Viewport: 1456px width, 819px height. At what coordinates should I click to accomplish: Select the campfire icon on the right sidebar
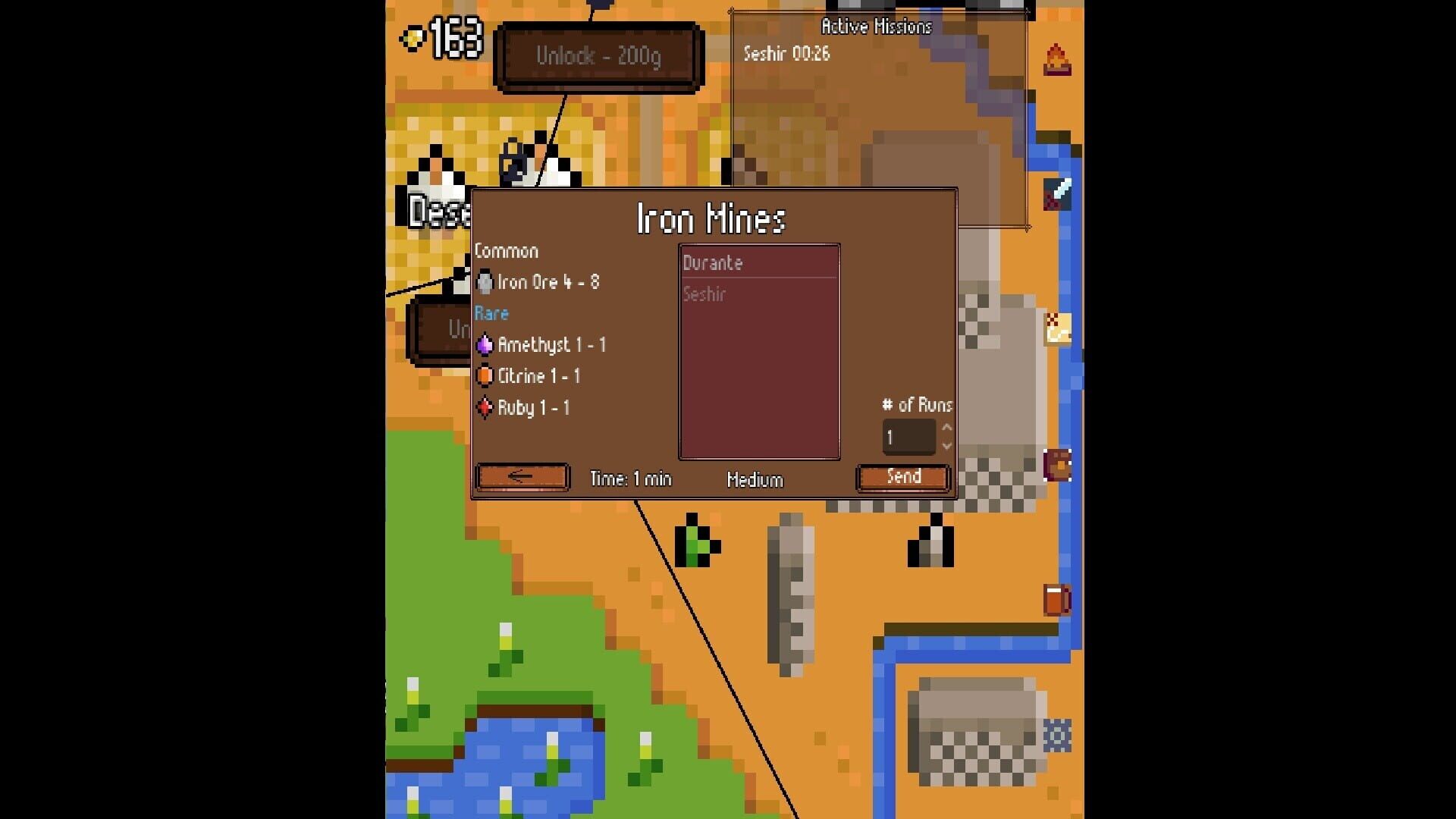coord(1057,58)
